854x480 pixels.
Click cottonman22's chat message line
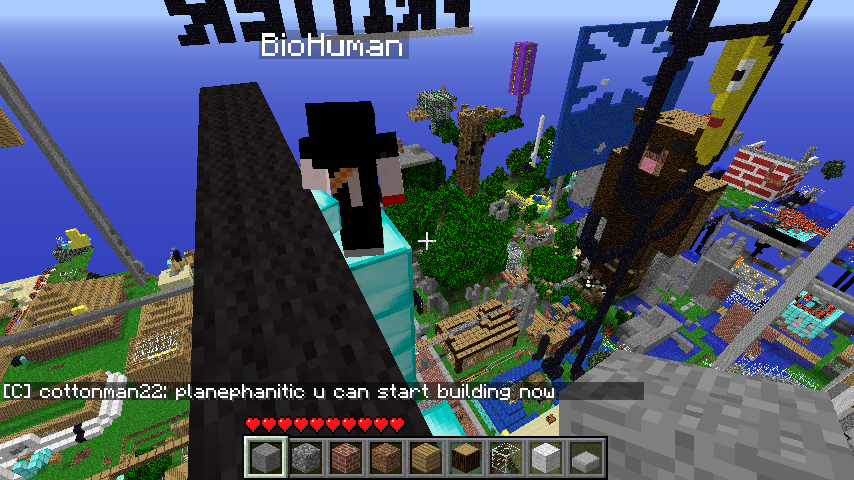tap(280, 391)
